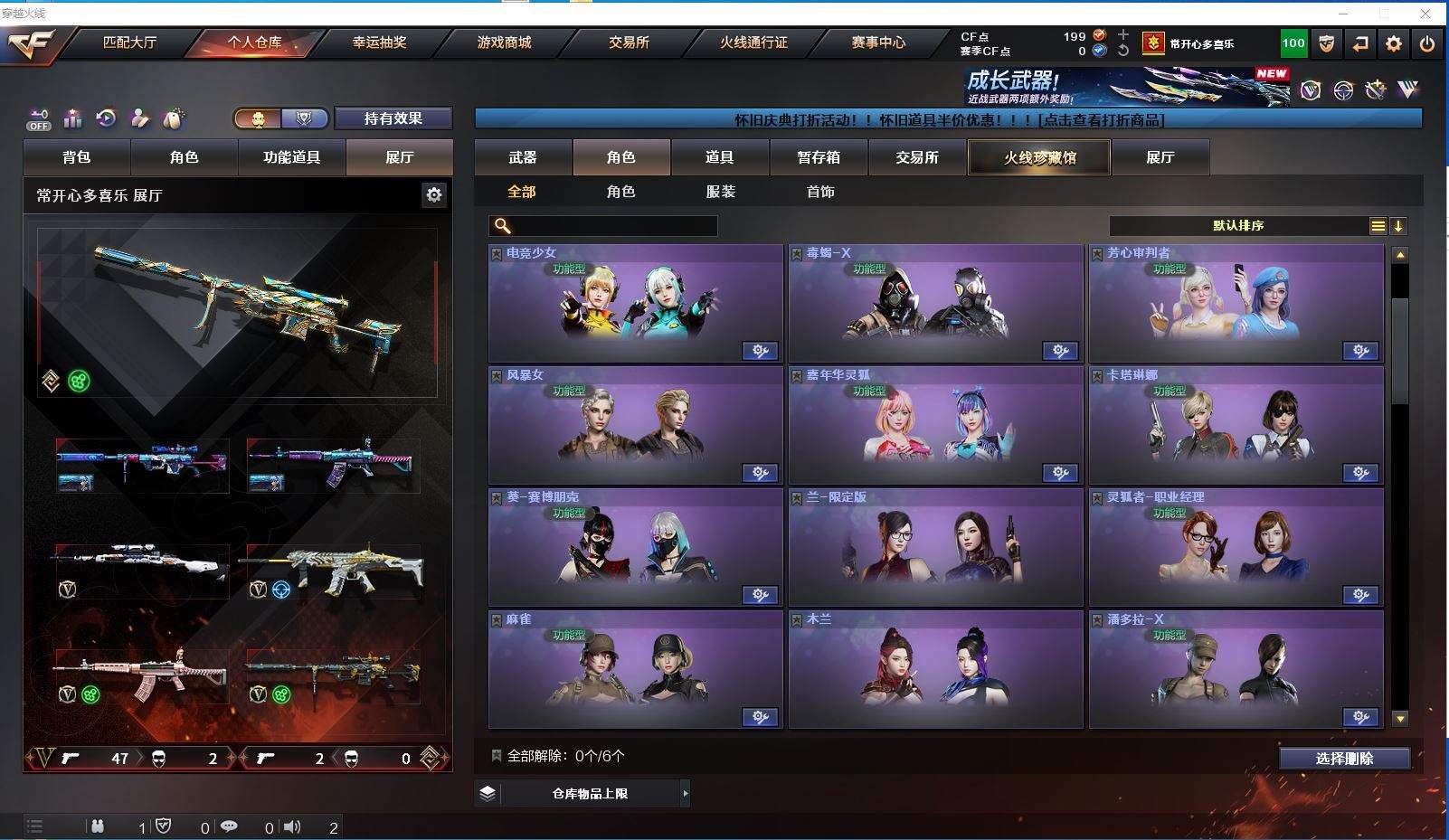
Task: Open the 赛事中心 tournament center
Action: tap(877, 42)
